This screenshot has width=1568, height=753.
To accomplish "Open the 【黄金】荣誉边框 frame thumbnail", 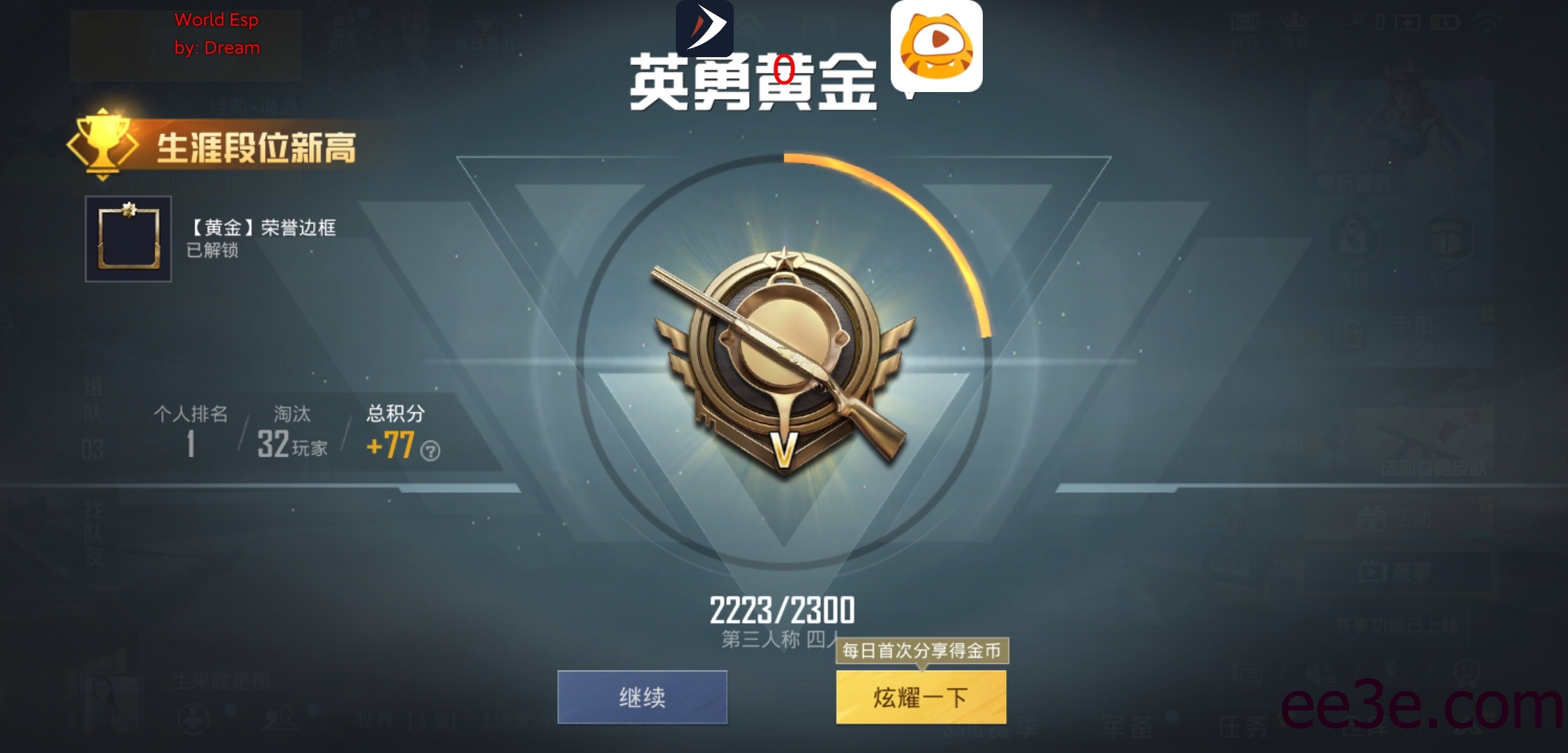I will pyautogui.click(x=128, y=238).
